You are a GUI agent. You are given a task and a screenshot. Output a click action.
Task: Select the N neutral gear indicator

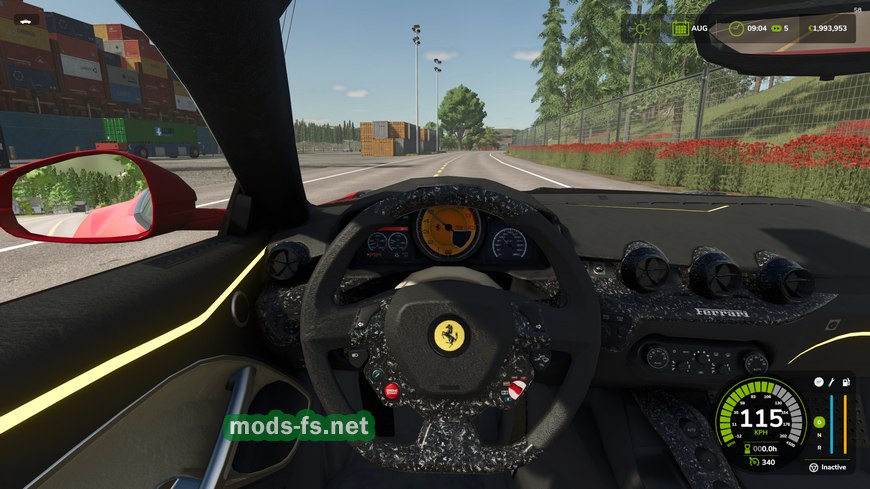click(819, 434)
